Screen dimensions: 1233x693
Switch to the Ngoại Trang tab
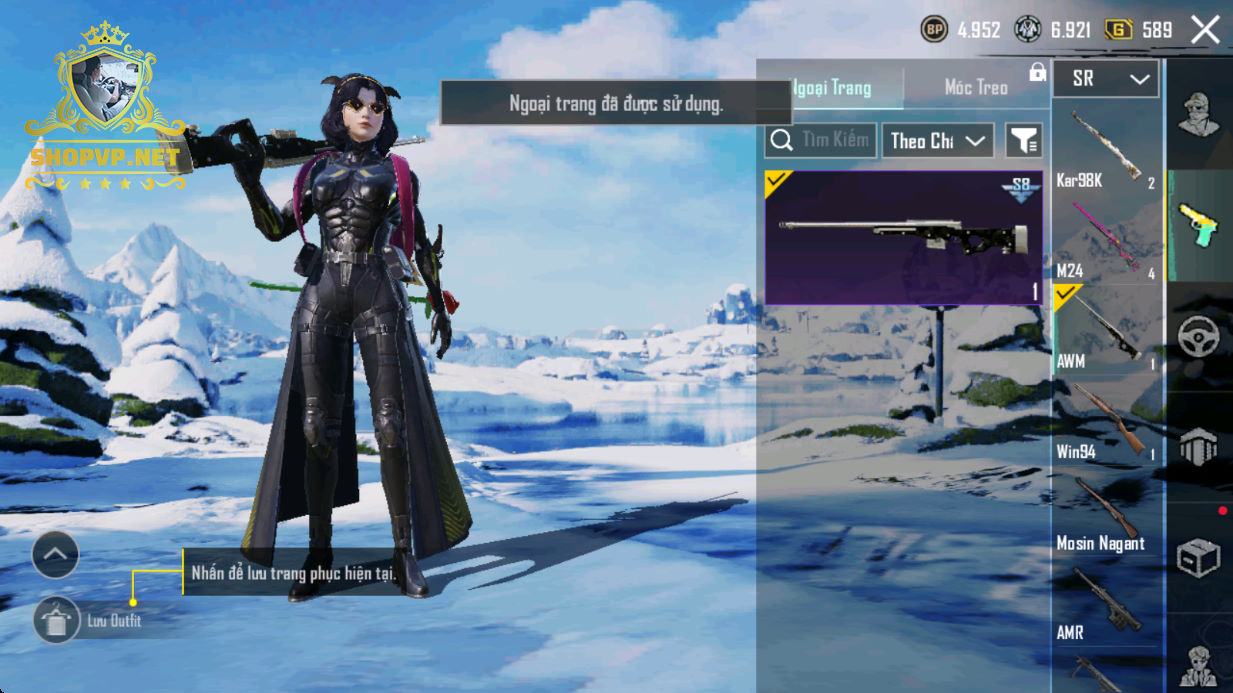(831, 88)
